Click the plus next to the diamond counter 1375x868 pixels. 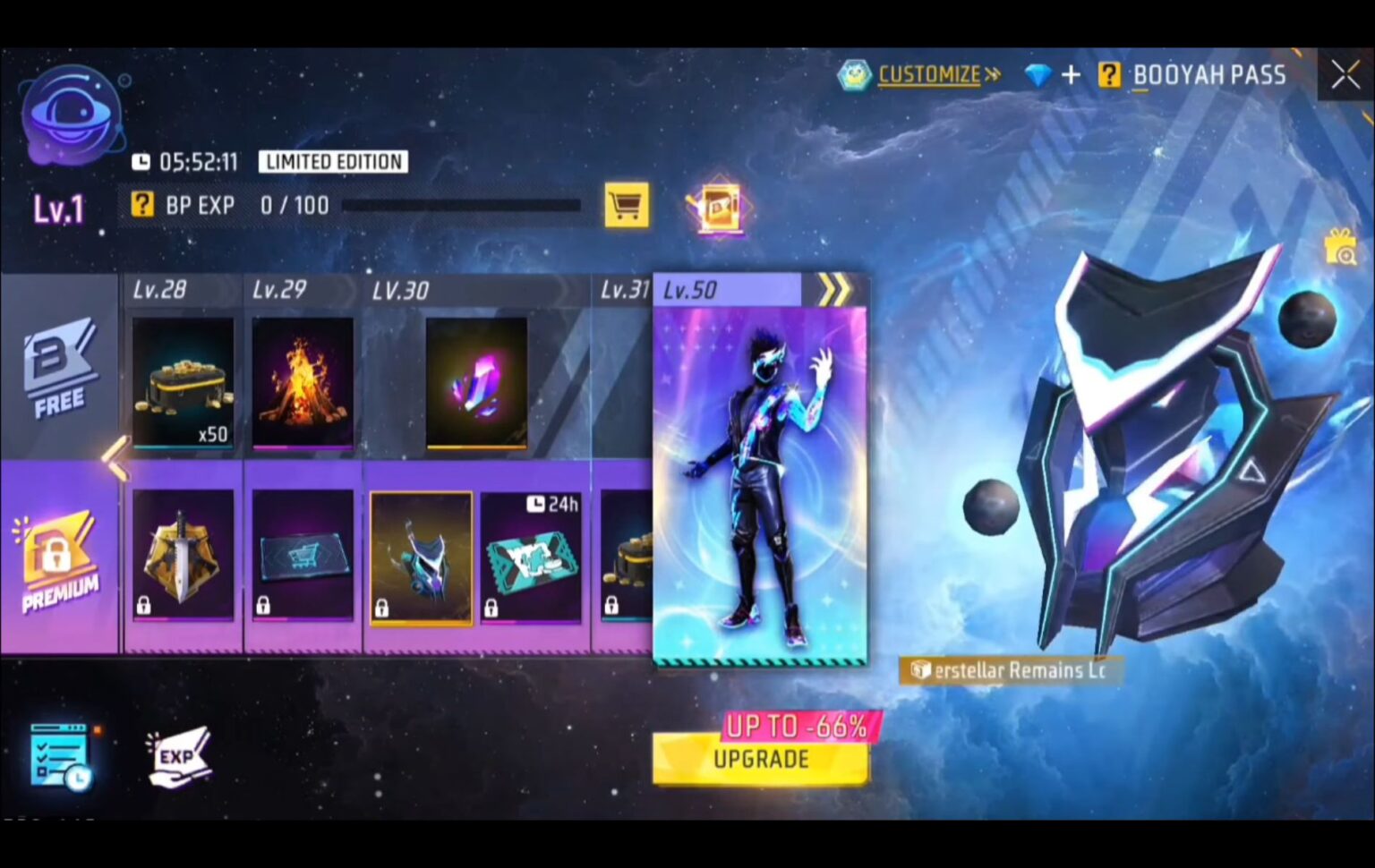1071,75
